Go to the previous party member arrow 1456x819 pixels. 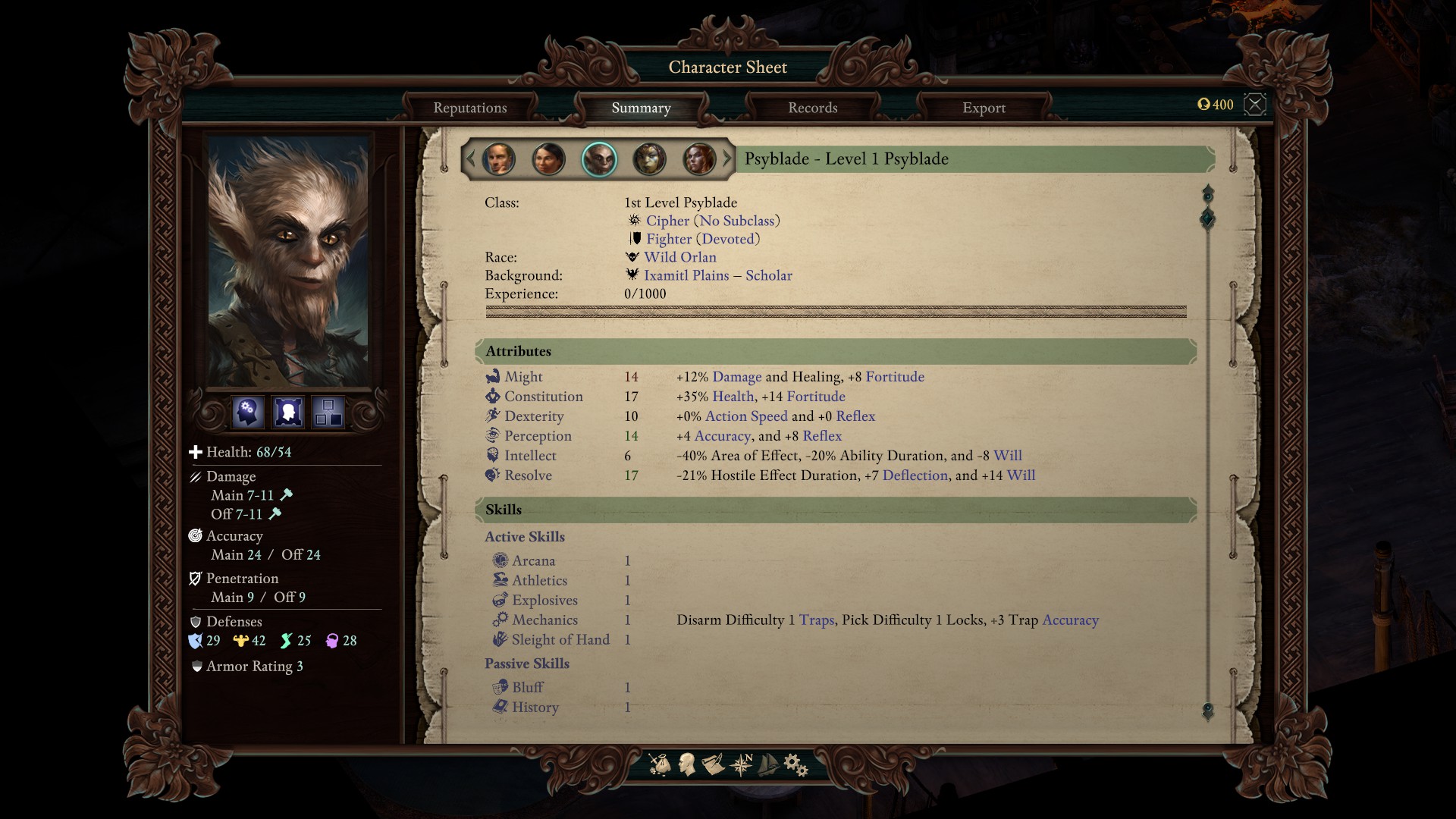click(x=470, y=159)
